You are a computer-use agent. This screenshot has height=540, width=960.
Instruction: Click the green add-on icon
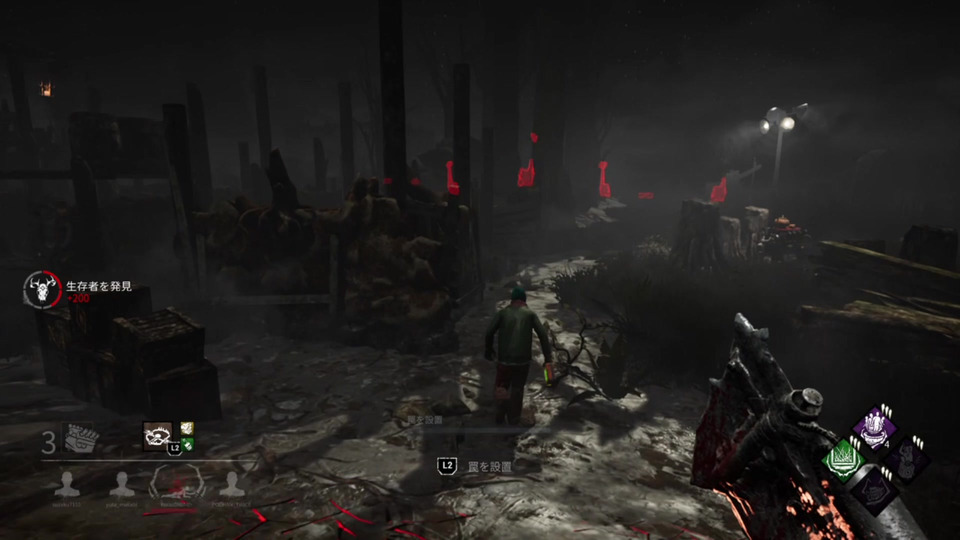pos(186,443)
